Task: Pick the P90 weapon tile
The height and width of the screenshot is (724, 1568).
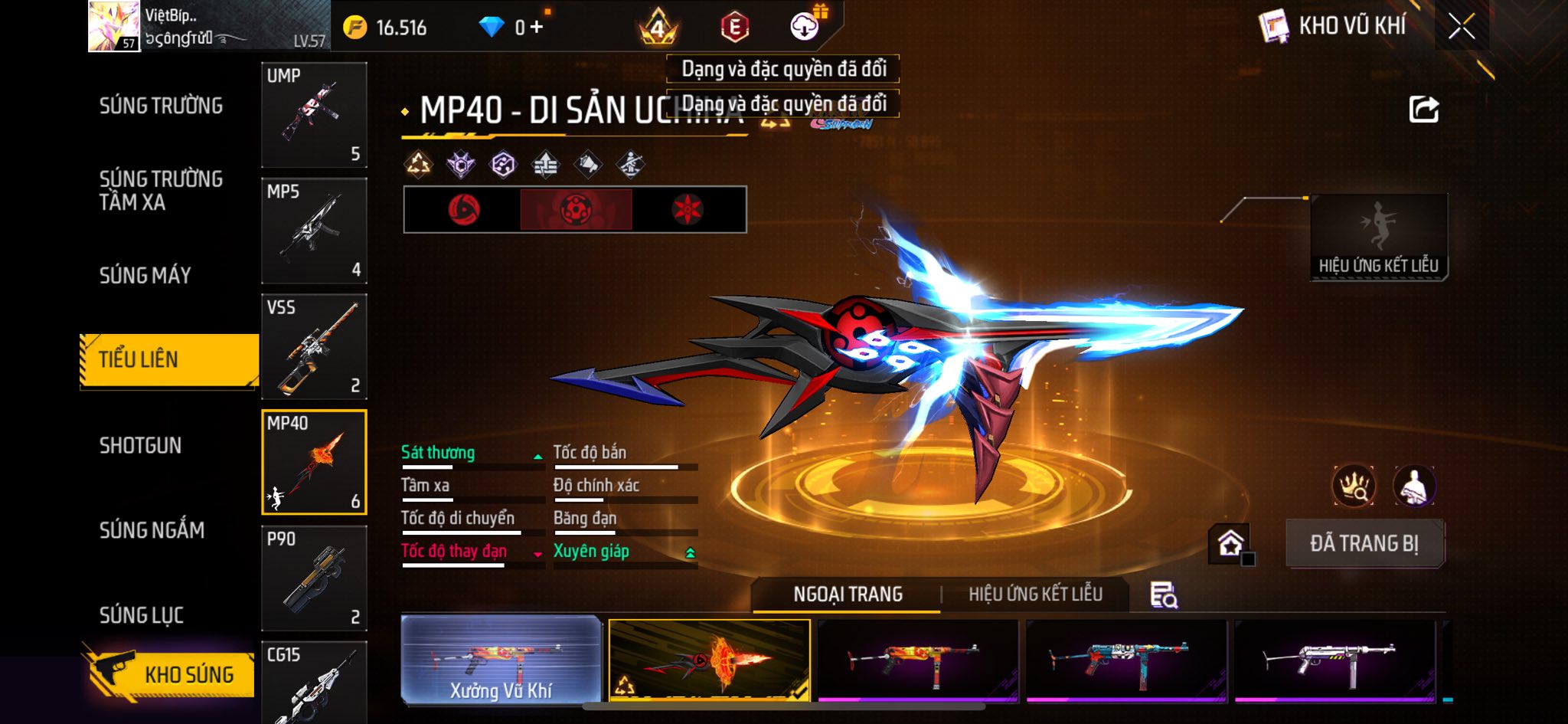Action: [x=314, y=578]
